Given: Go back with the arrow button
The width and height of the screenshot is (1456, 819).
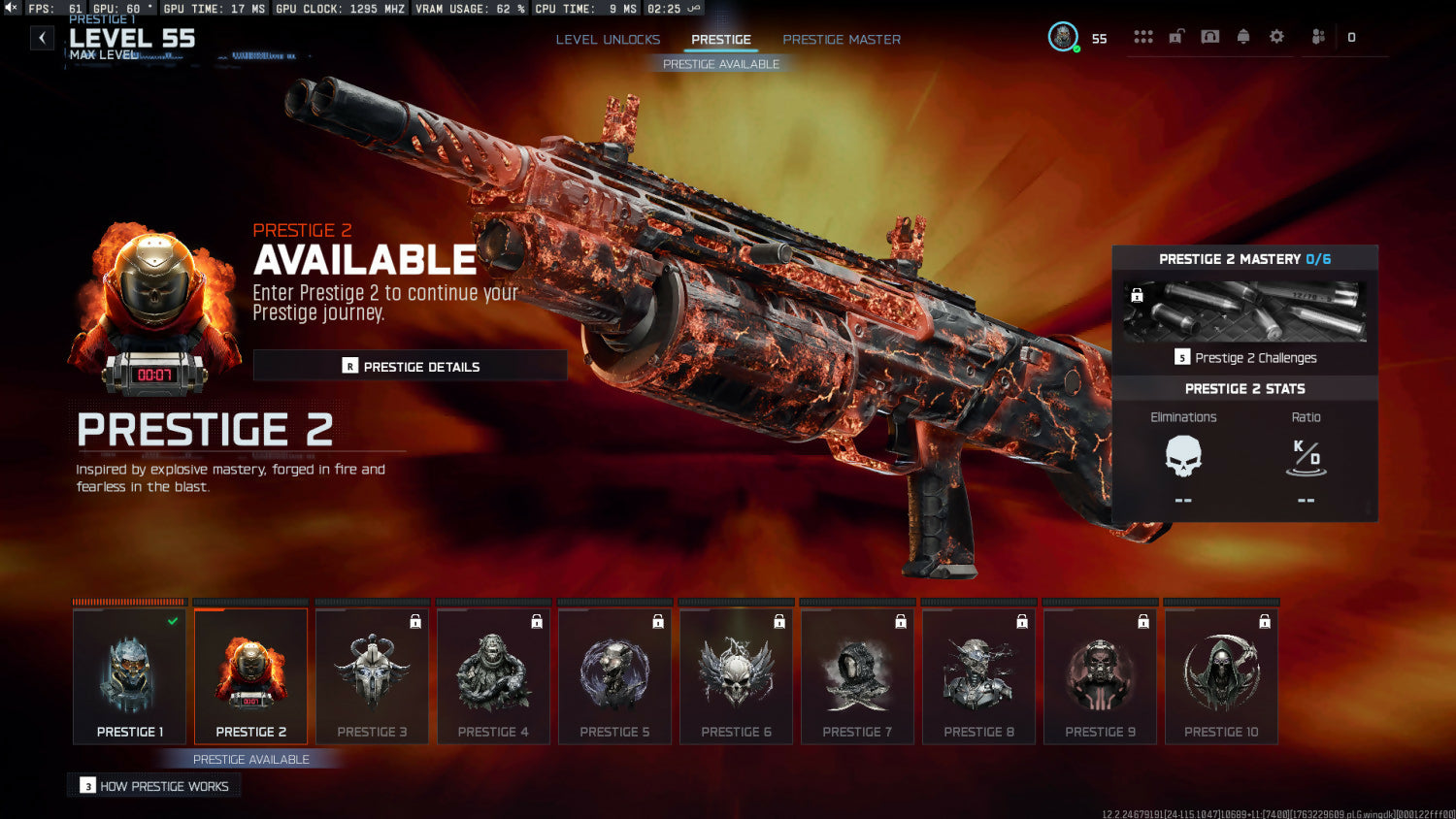Looking at the screenshot, I should click(42, 38).
